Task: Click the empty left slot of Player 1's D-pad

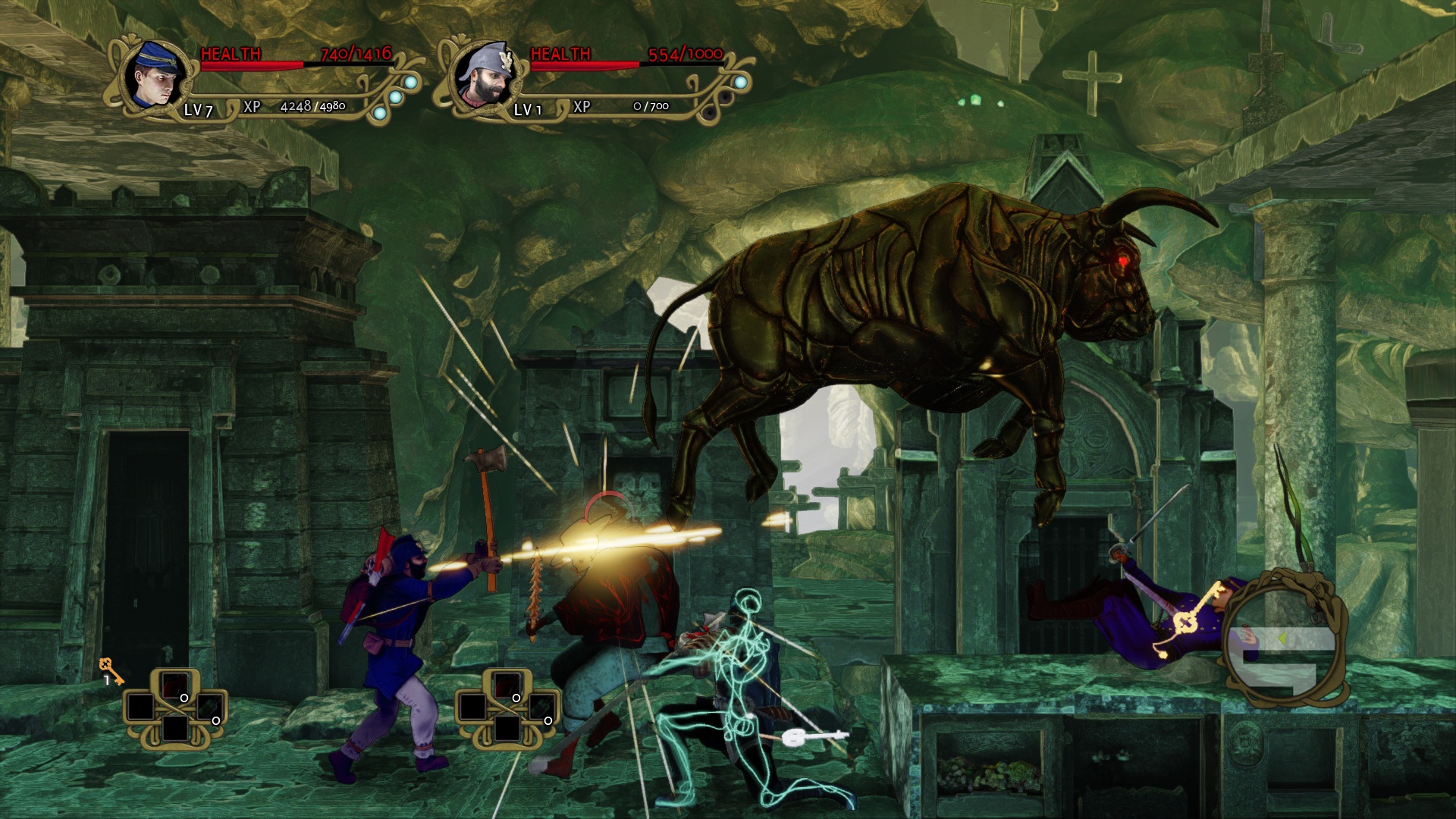Action: 140,708
